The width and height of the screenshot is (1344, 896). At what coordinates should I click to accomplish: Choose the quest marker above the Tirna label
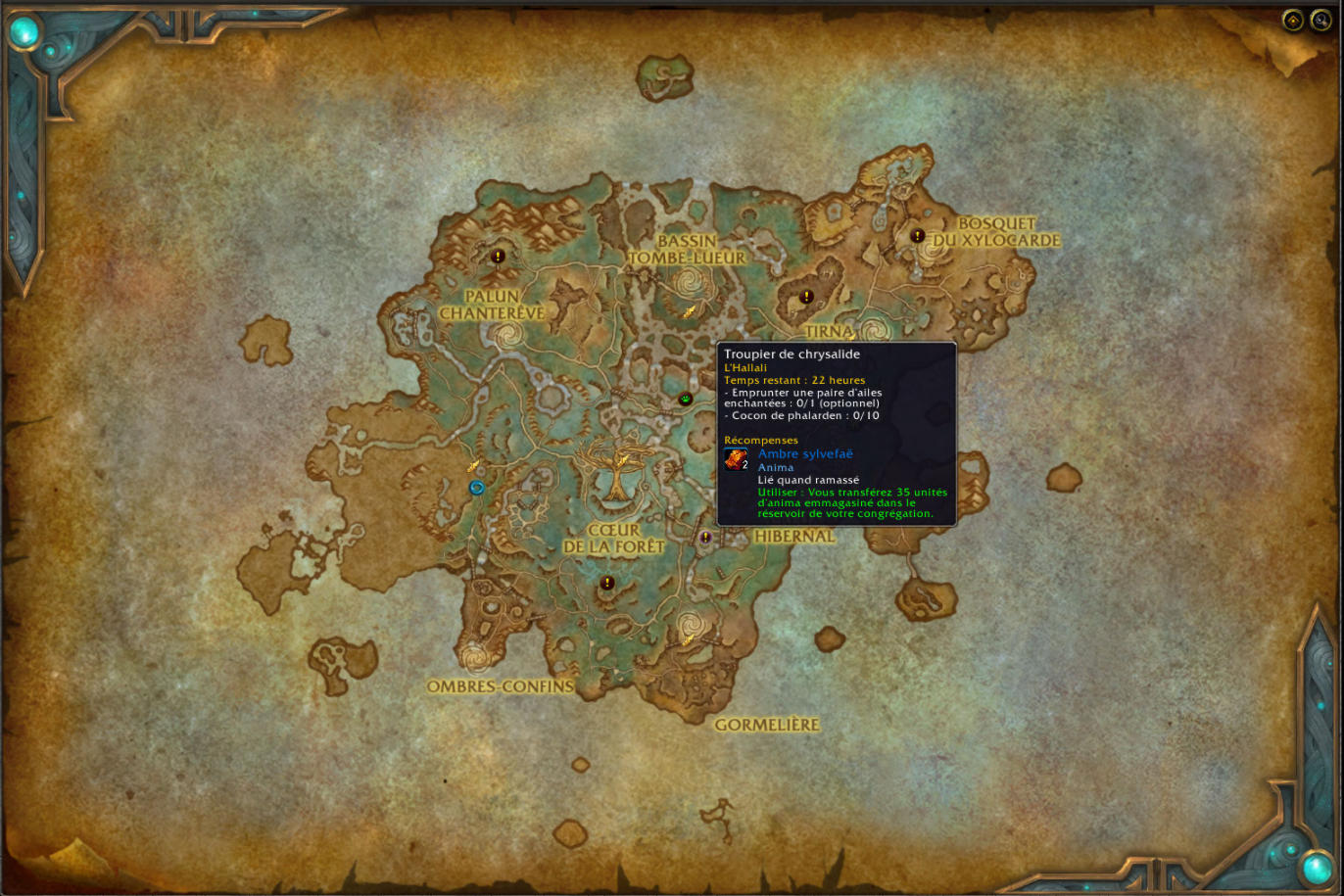[x=806, y=297]
